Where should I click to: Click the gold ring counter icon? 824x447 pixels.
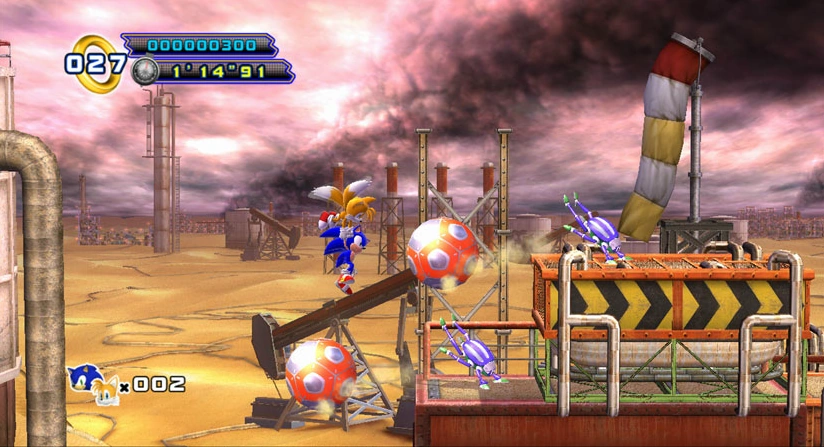[96, 63]
